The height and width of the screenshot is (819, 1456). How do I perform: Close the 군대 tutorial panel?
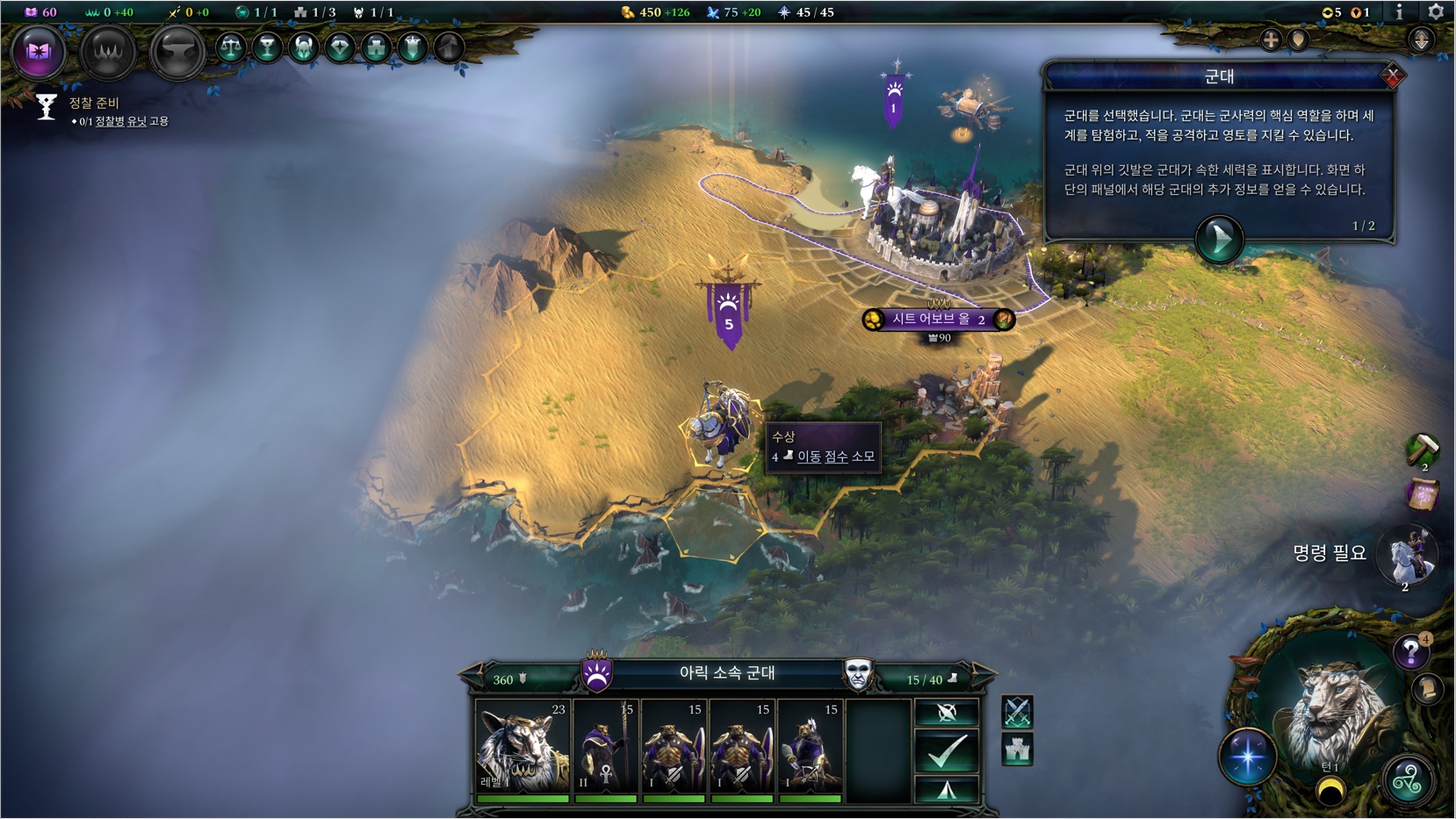tap(1391, 76)
